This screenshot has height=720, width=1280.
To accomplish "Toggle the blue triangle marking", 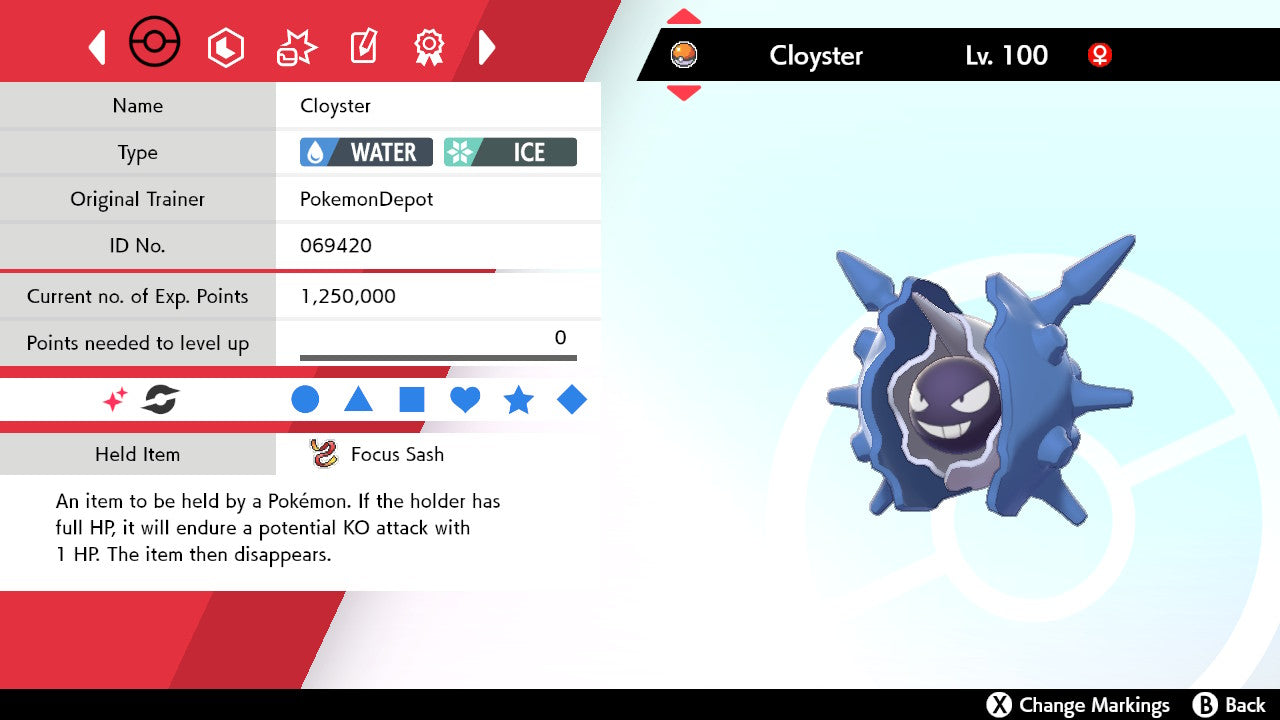I will [358, 400].
